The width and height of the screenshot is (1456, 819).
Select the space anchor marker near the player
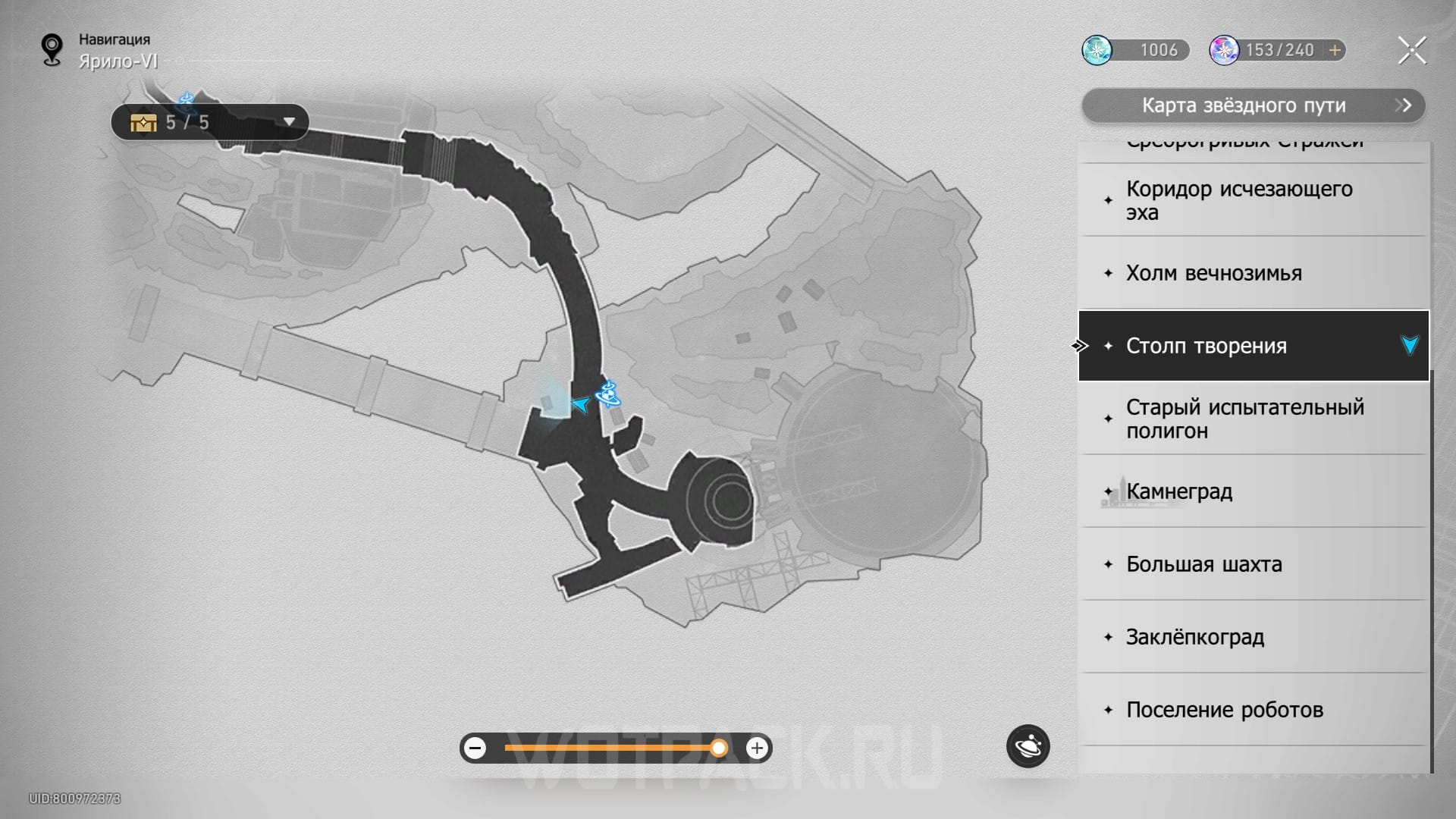tap(608, 394)
